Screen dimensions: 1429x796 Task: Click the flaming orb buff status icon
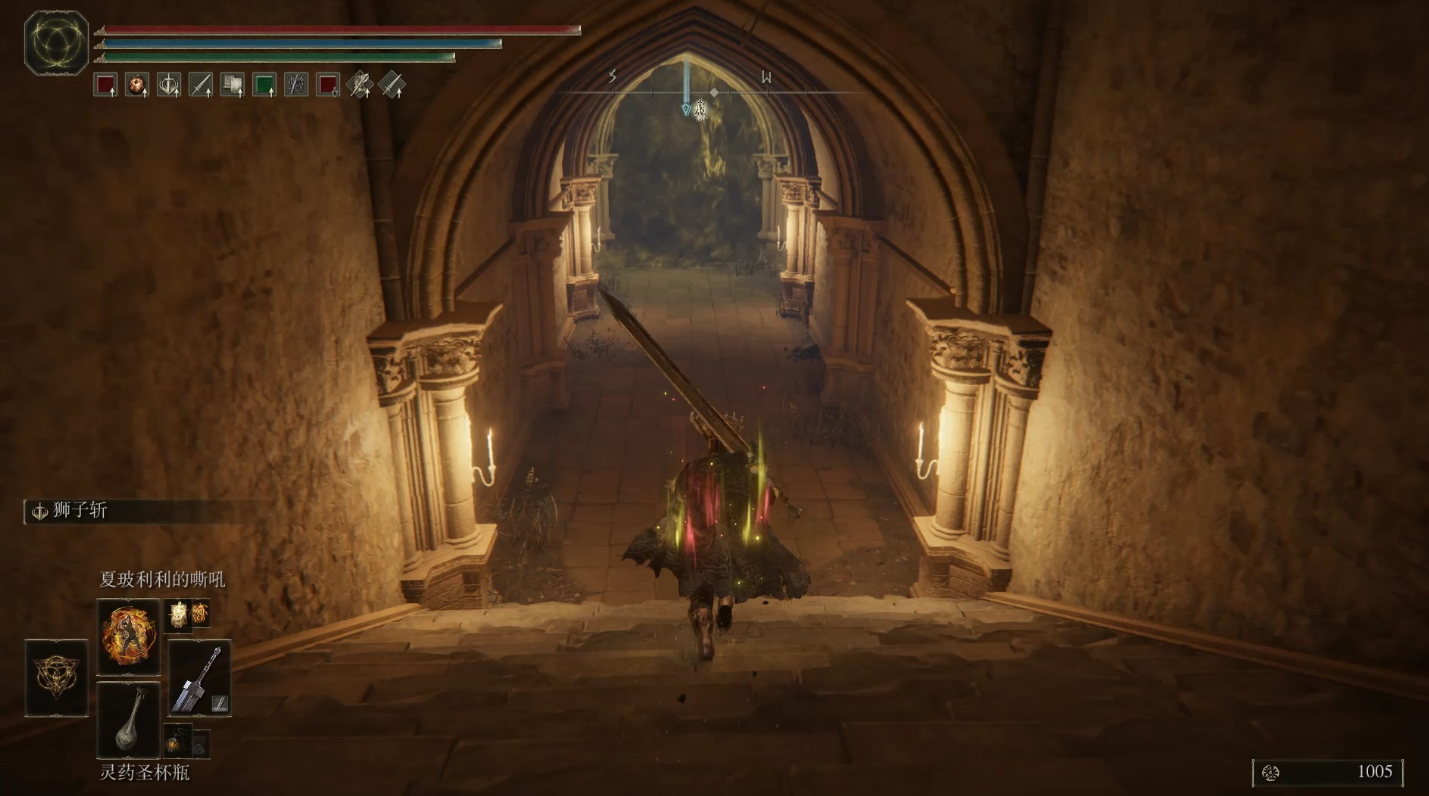137,85
